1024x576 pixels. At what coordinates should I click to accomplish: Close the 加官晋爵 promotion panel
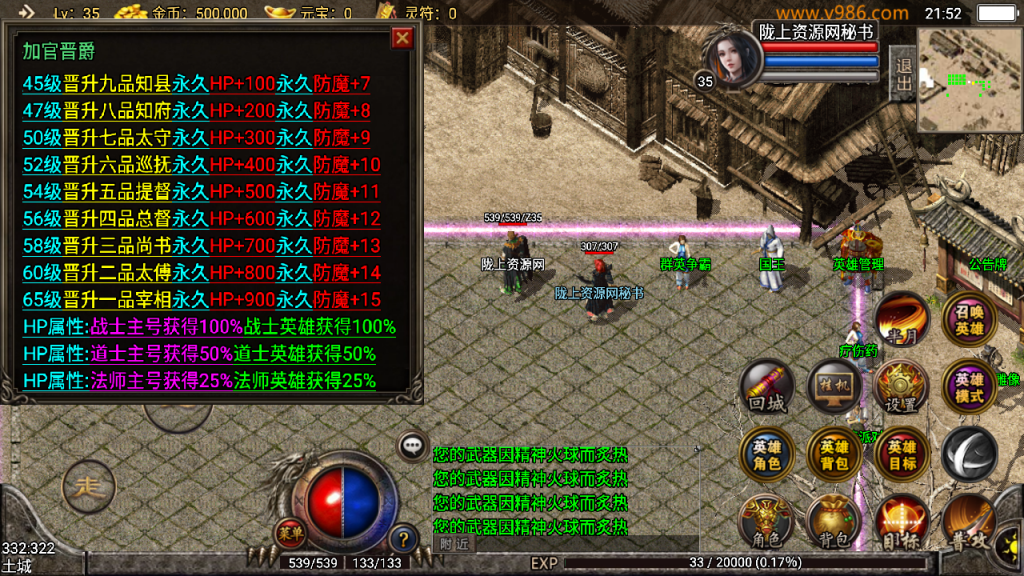(402, 38)
